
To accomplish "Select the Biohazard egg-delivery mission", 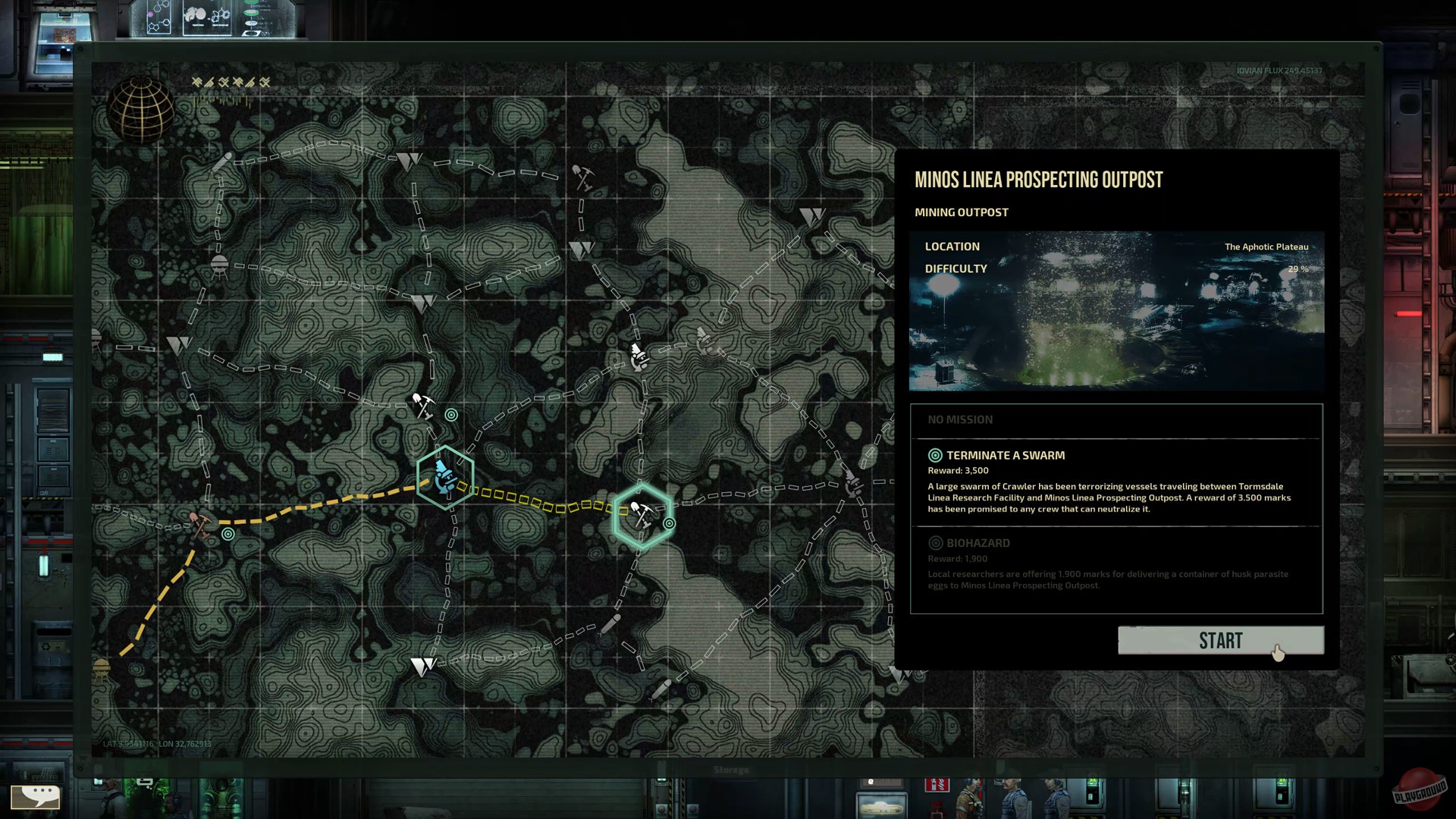I will pos(978,543).
